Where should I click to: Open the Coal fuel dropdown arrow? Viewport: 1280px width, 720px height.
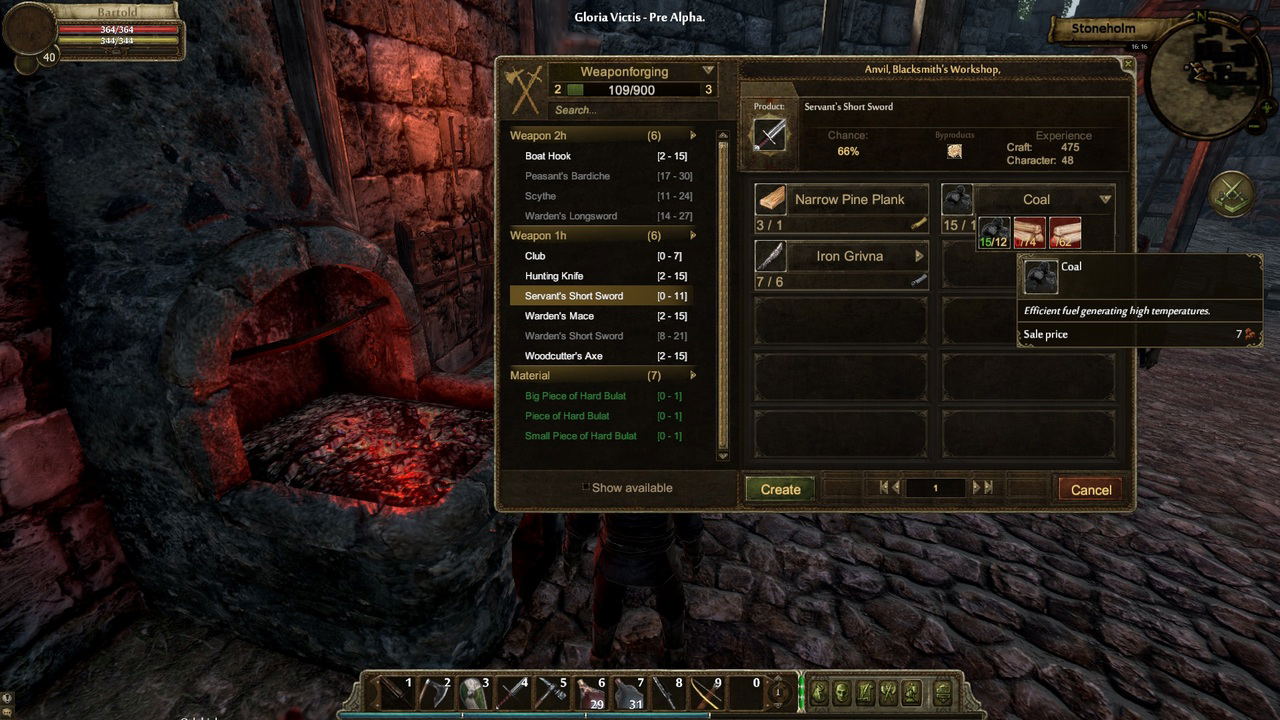coord(1105,199)
